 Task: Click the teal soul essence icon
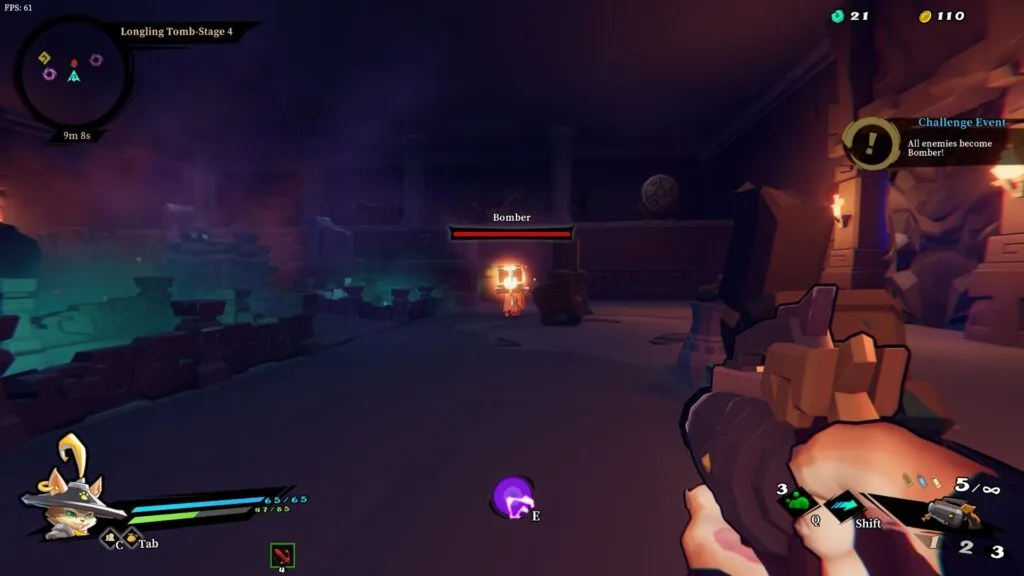838,16
